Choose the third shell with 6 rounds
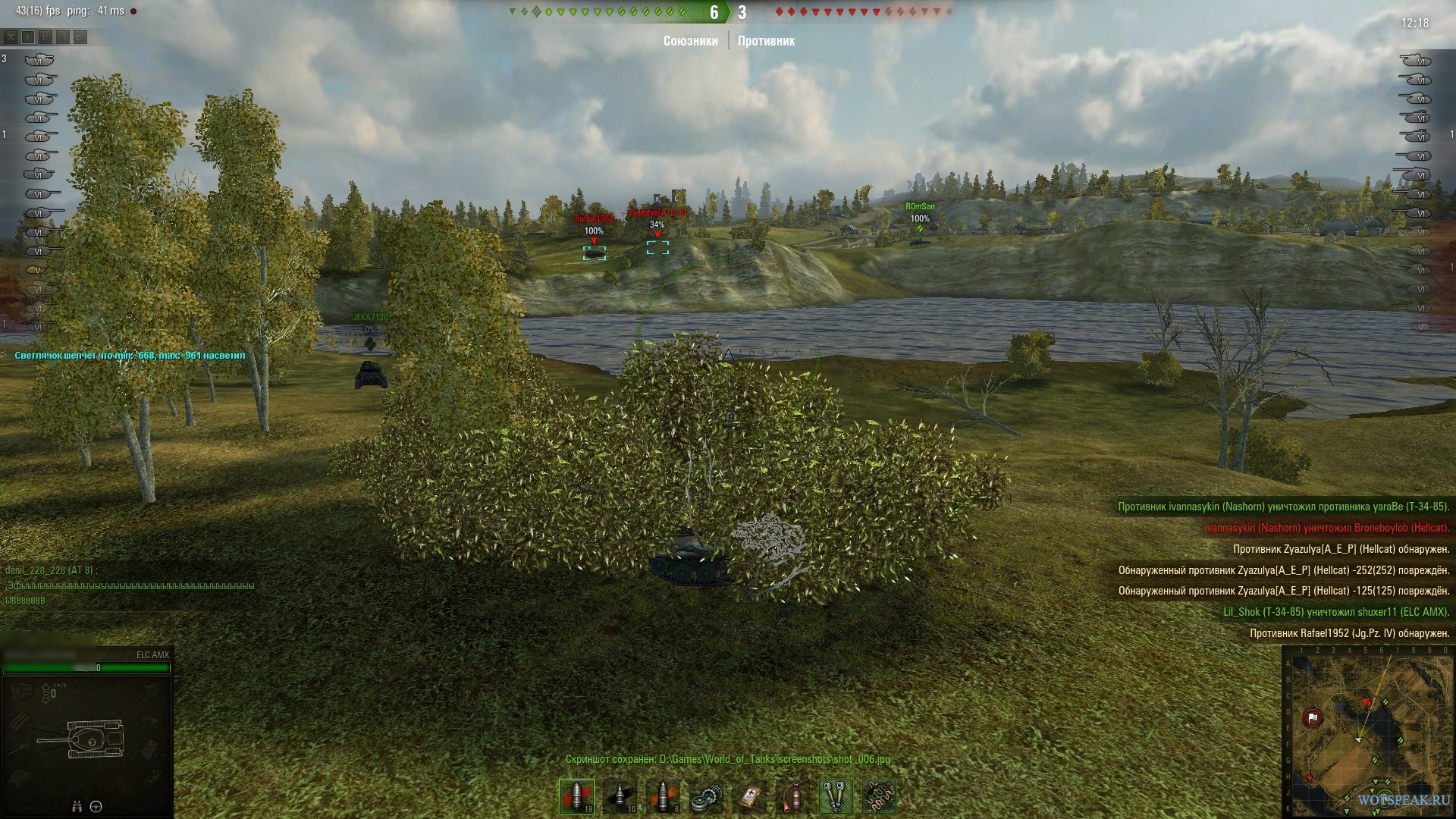Screen dimensions: 1456x819 click(664, 796)
